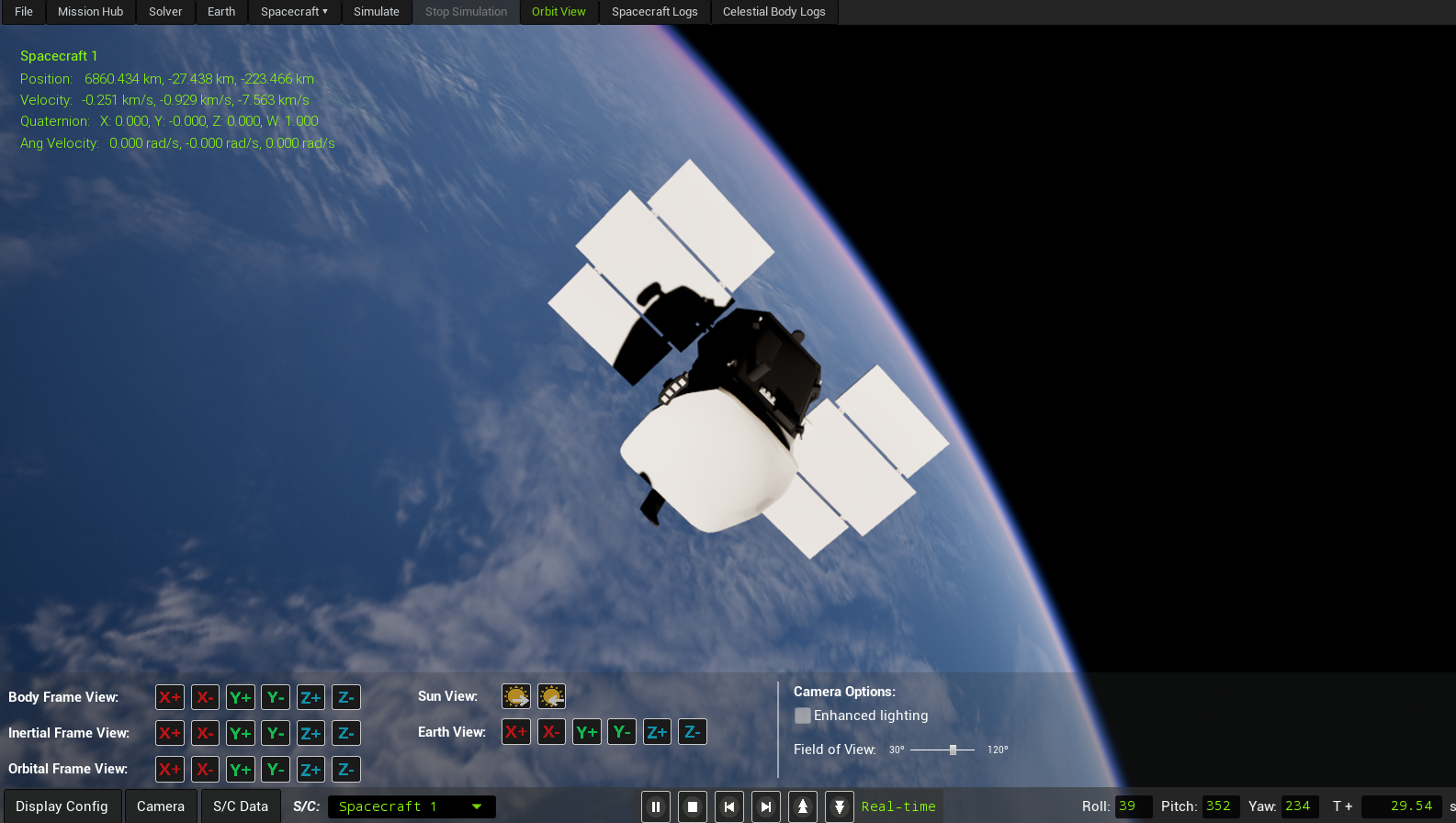The image size is (1456, 823).
Task: Select the Y+ Orbital Frame View icon
Action: tap(240, 769)
